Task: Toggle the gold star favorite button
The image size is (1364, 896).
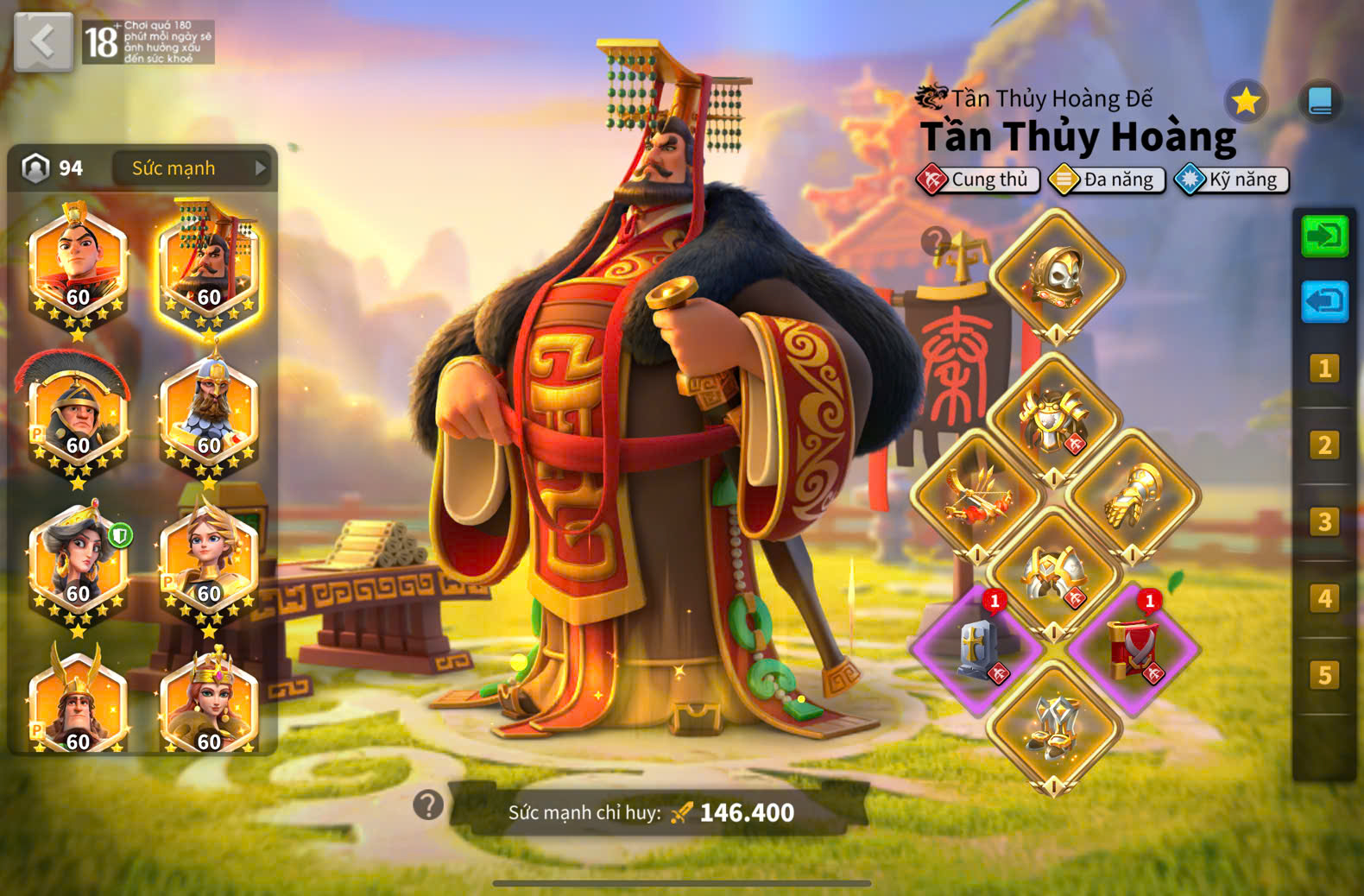Action: [1245, 102]
